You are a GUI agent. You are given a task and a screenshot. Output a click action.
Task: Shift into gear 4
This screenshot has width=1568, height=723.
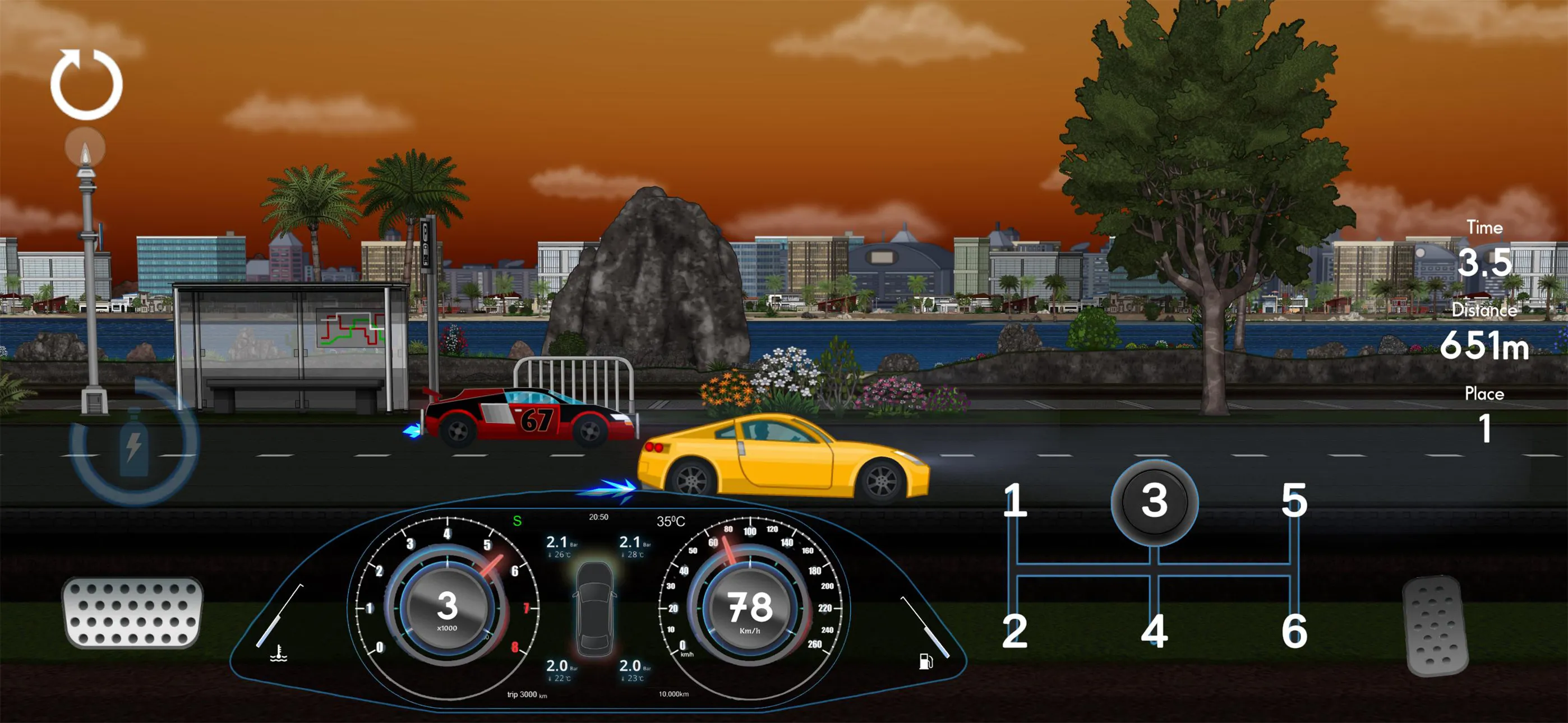pos(1154,631)
